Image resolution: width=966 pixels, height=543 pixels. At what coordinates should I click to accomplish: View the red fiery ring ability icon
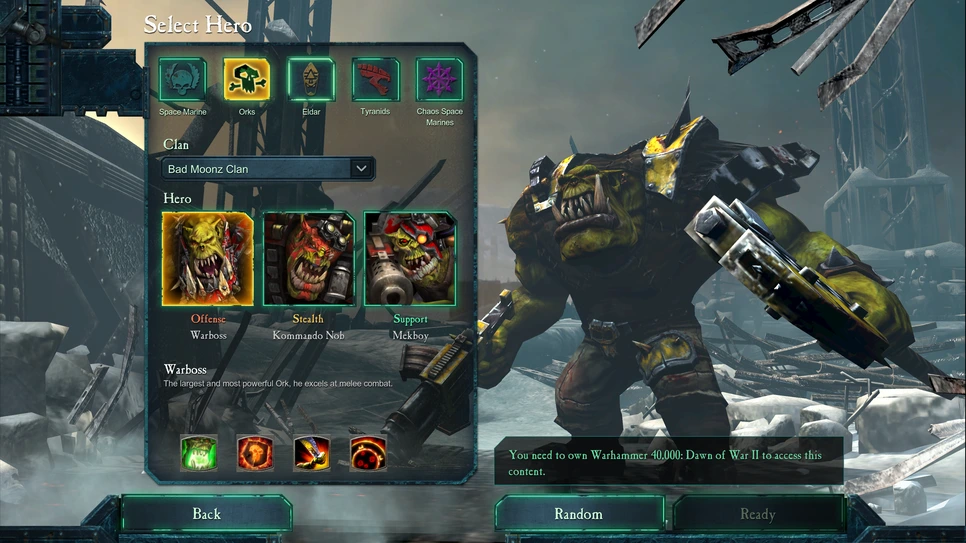(x=368, y=453)
